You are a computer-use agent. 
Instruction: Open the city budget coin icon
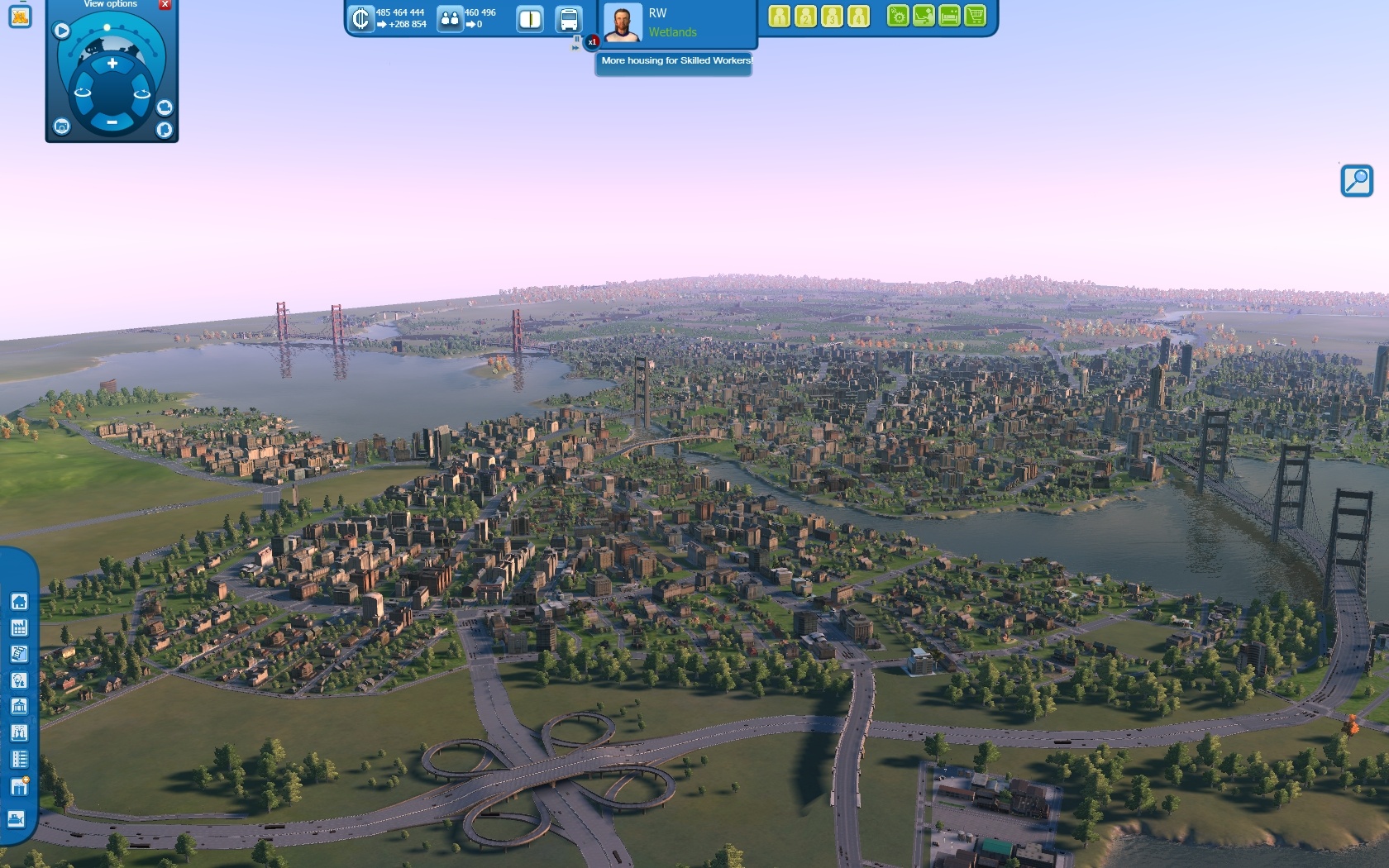361,18
